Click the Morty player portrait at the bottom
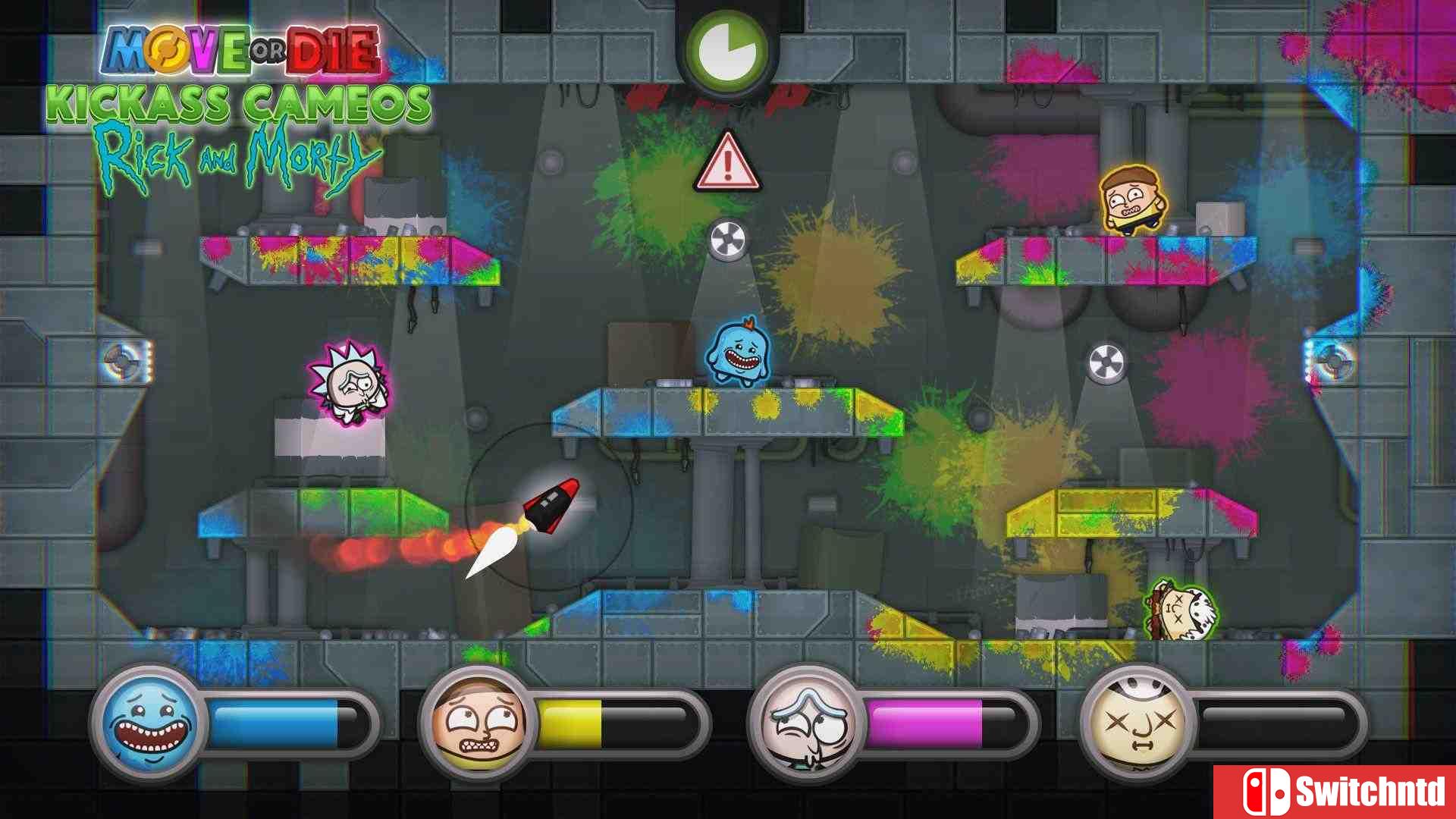 (x=478, y=723)
